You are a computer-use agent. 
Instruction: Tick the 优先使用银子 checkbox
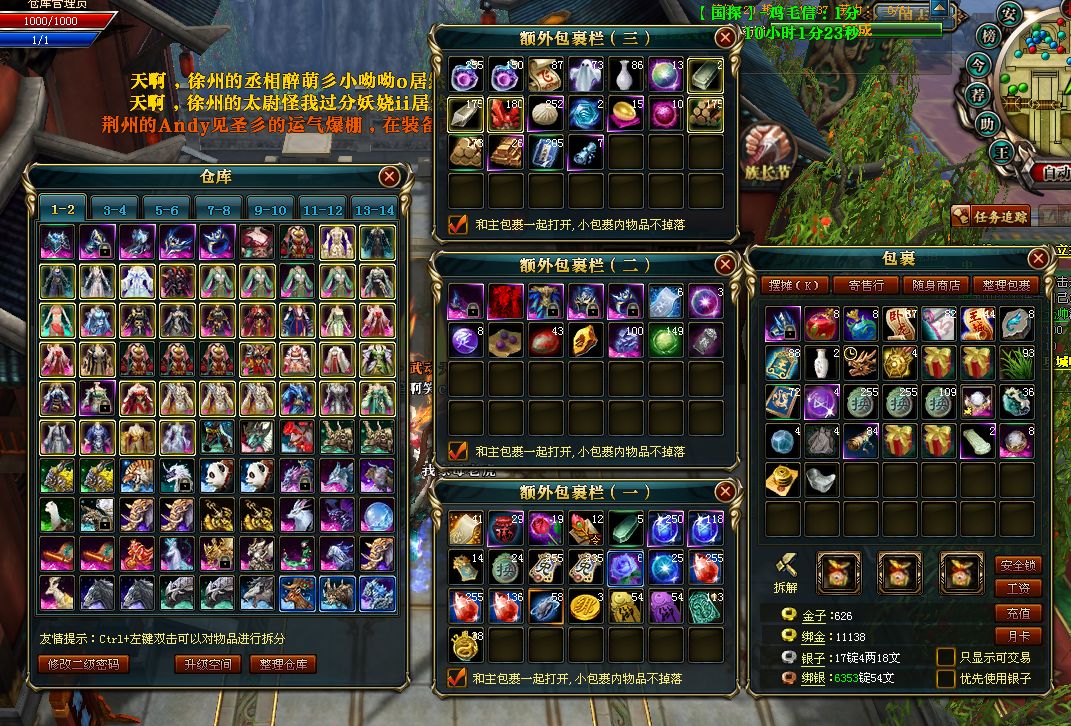coord(945,678)
